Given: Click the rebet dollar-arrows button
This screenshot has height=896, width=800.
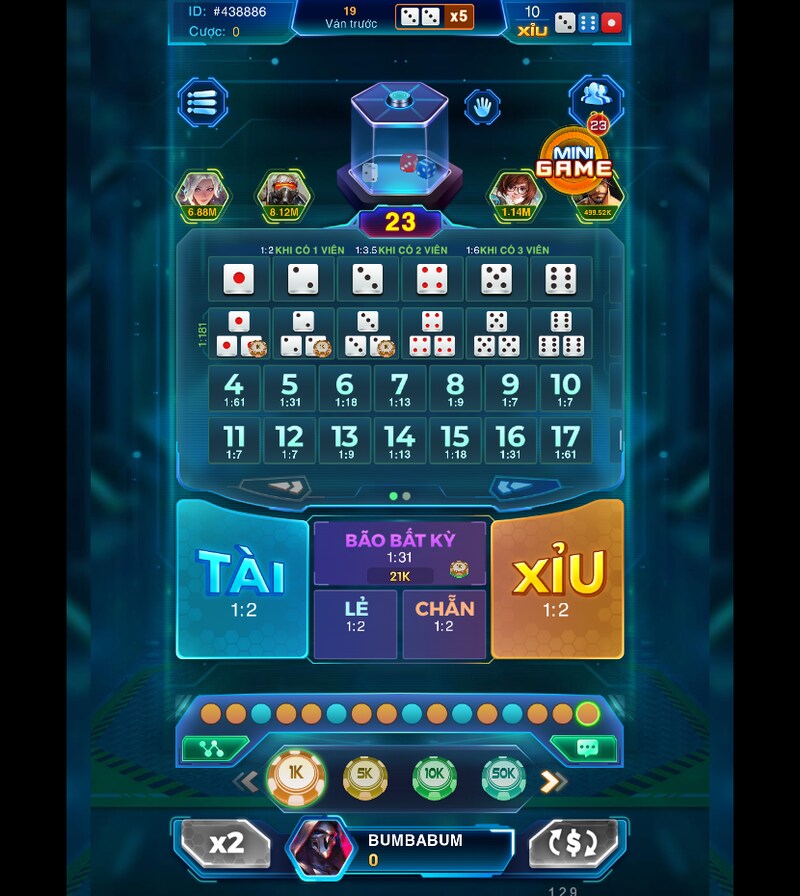Looking at the screenshot, I should coord(573,843).
